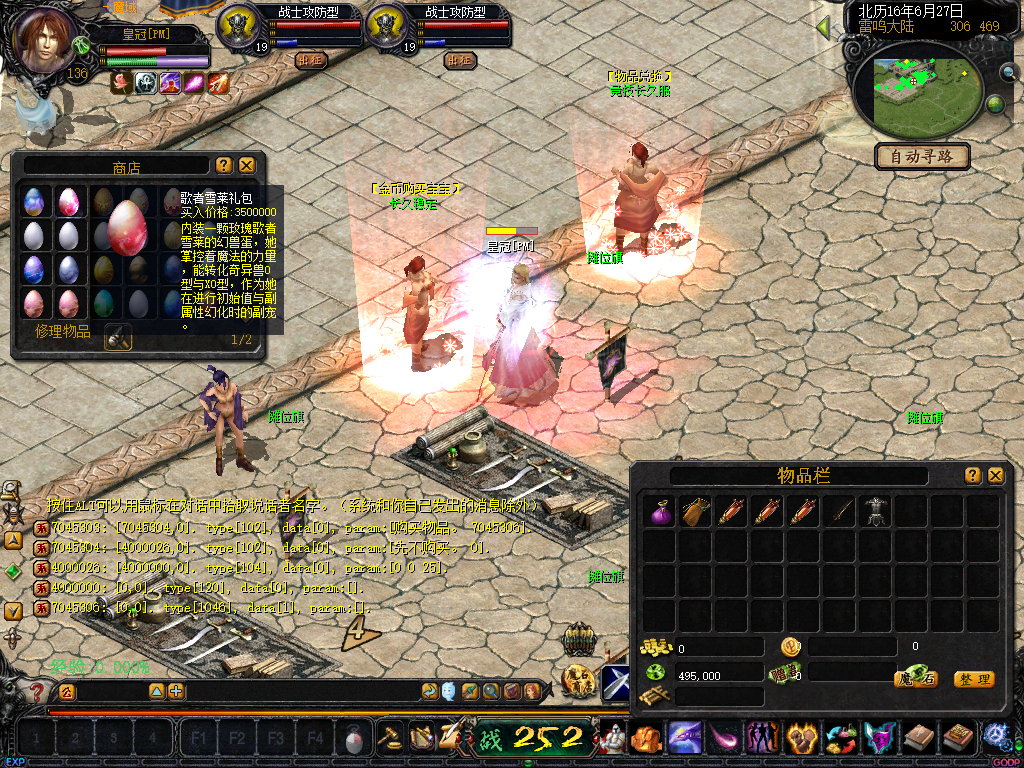Viewport: 1024px width, 768px height.
Task: Select the player portrait
Action: [x=45, y=40]
